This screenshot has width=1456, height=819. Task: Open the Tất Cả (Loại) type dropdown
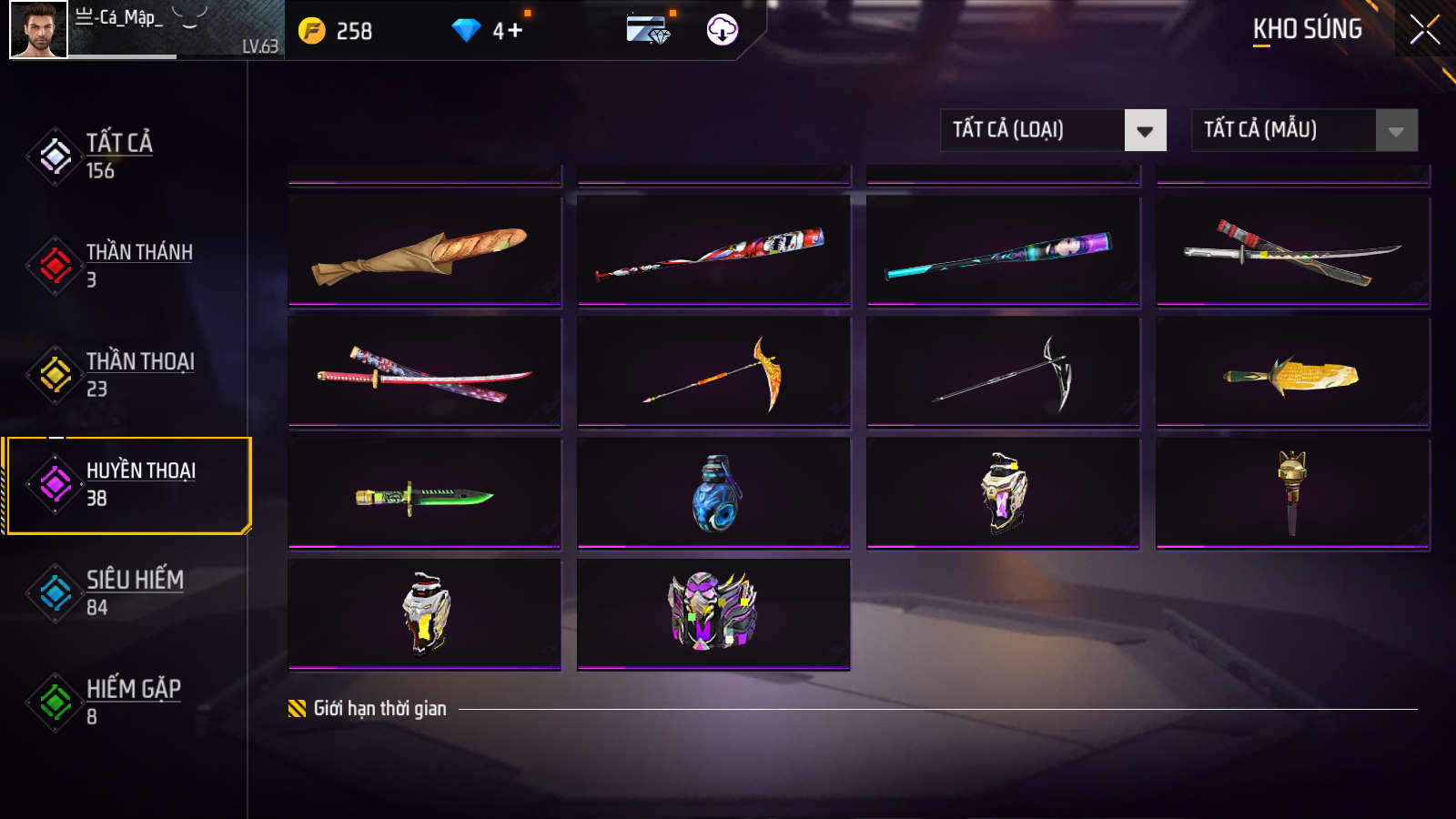pos(1053,130)
